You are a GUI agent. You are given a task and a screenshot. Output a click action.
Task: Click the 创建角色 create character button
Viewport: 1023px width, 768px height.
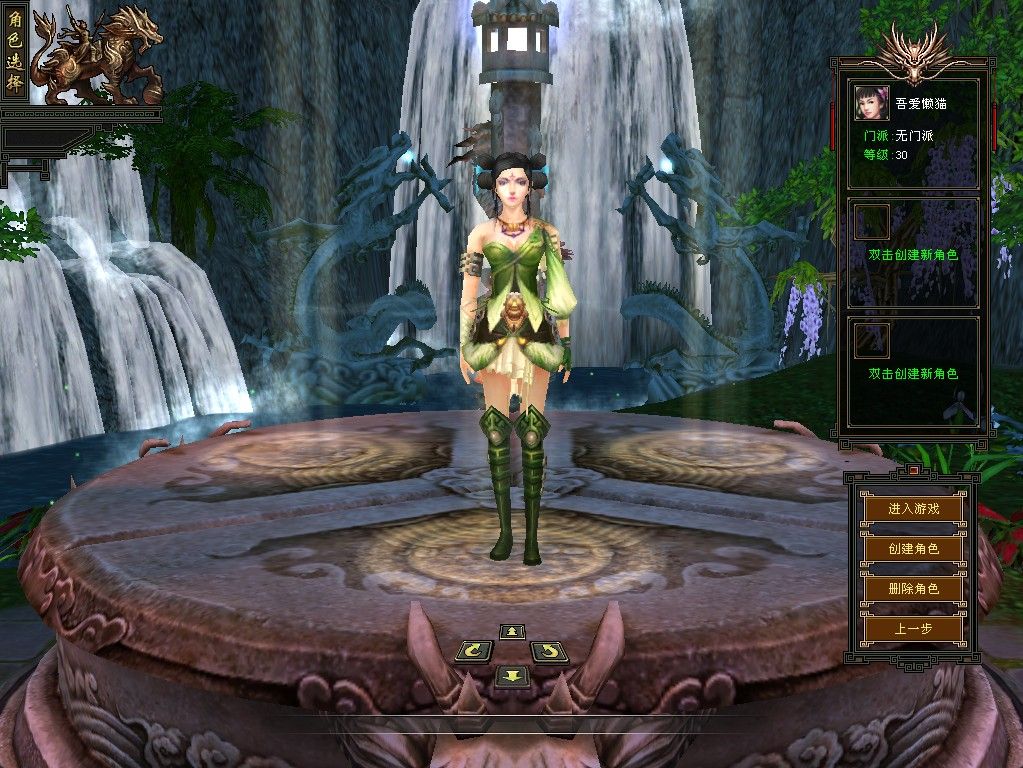(x=913, y=549)
